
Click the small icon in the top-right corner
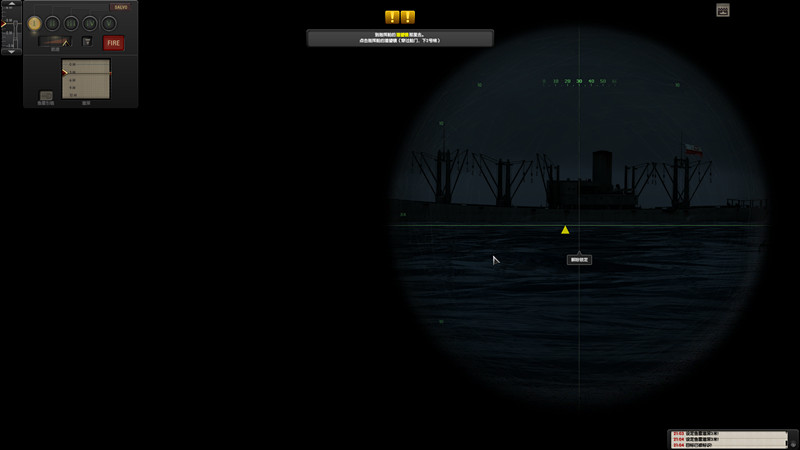click(723, 10)
